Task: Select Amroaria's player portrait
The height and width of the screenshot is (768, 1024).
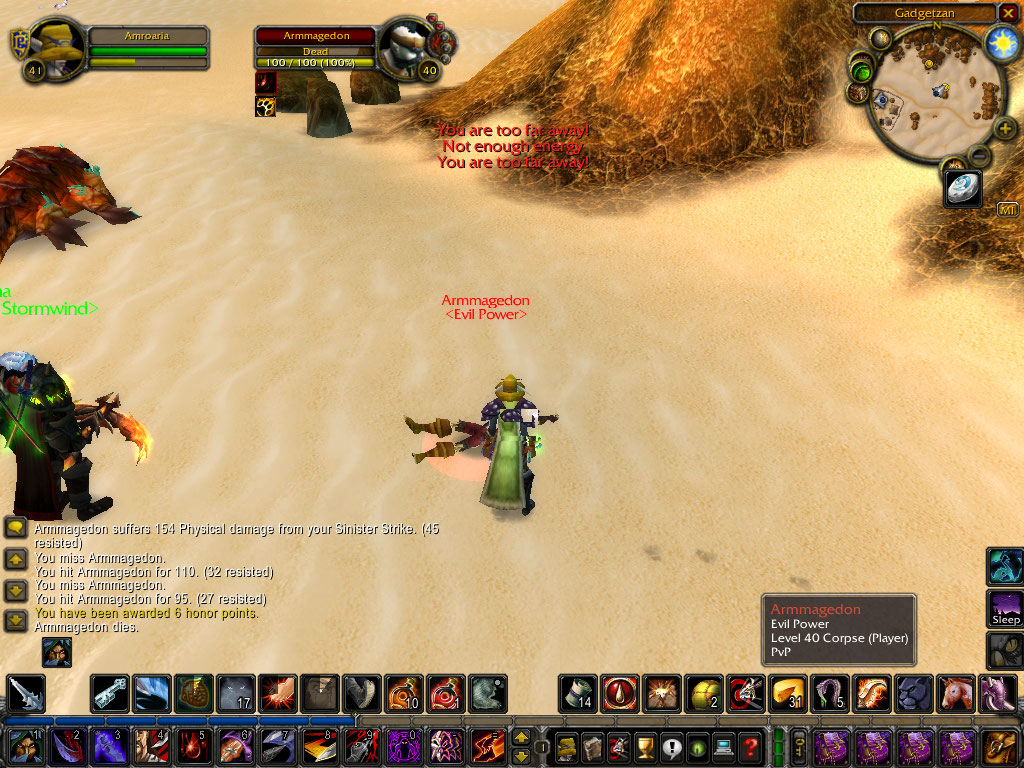Action: (x=54, y=46)
